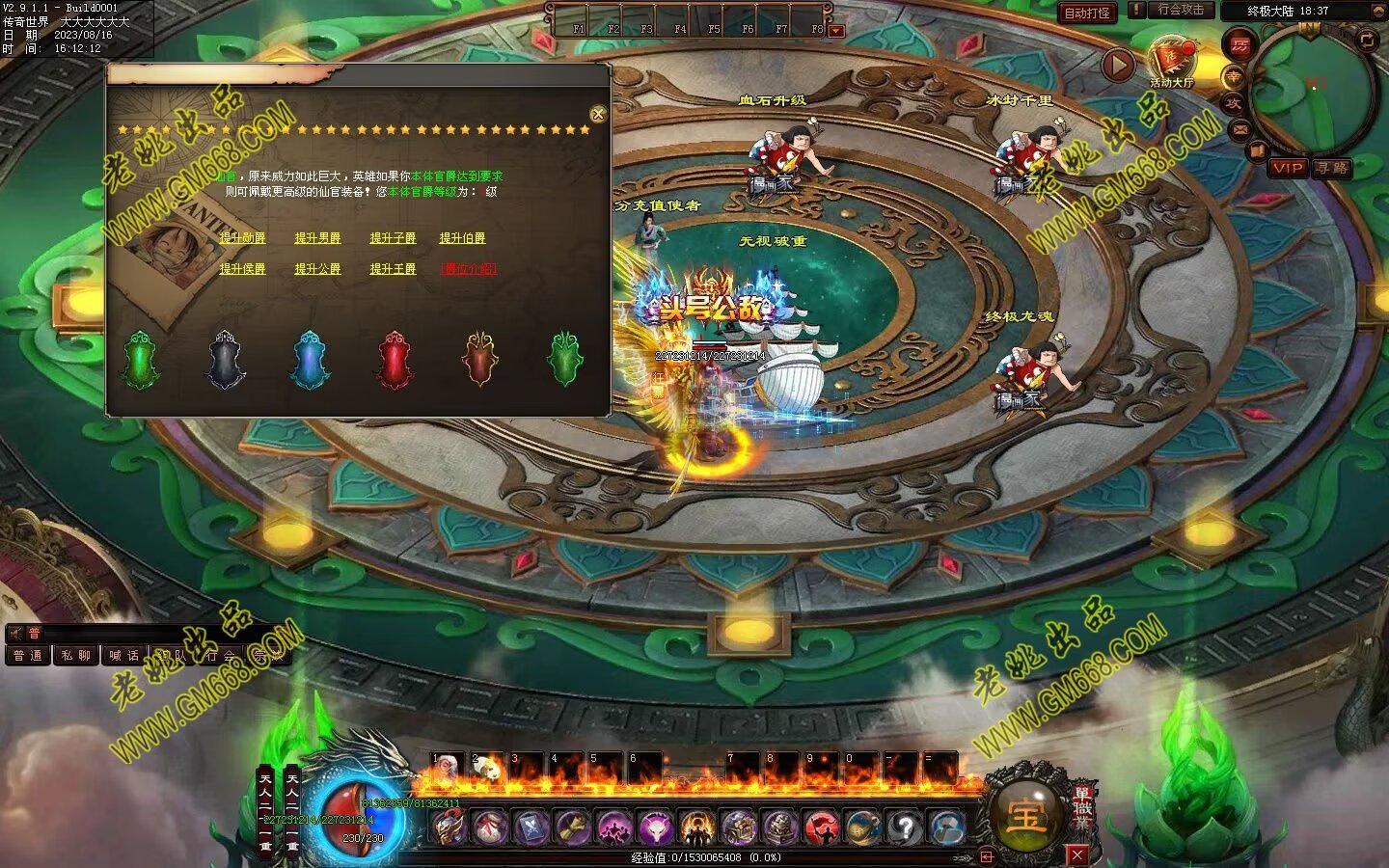
Task: Open the mail envelope icon
Action: 1239,128
